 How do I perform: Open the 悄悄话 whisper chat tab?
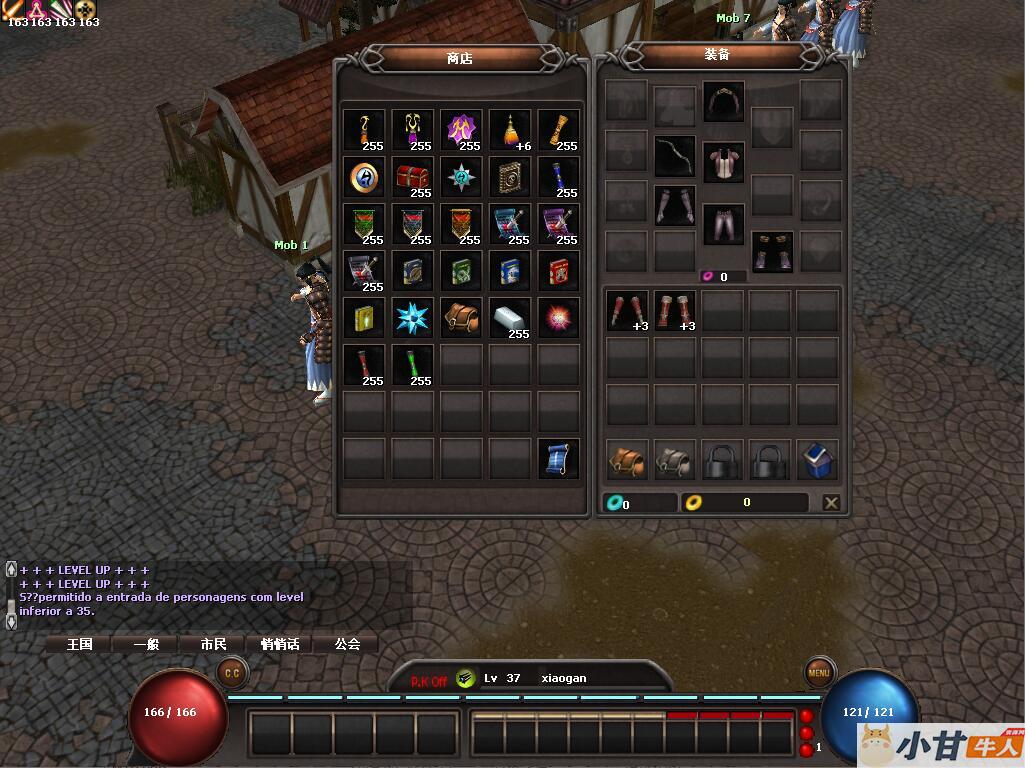coord(280,644)
